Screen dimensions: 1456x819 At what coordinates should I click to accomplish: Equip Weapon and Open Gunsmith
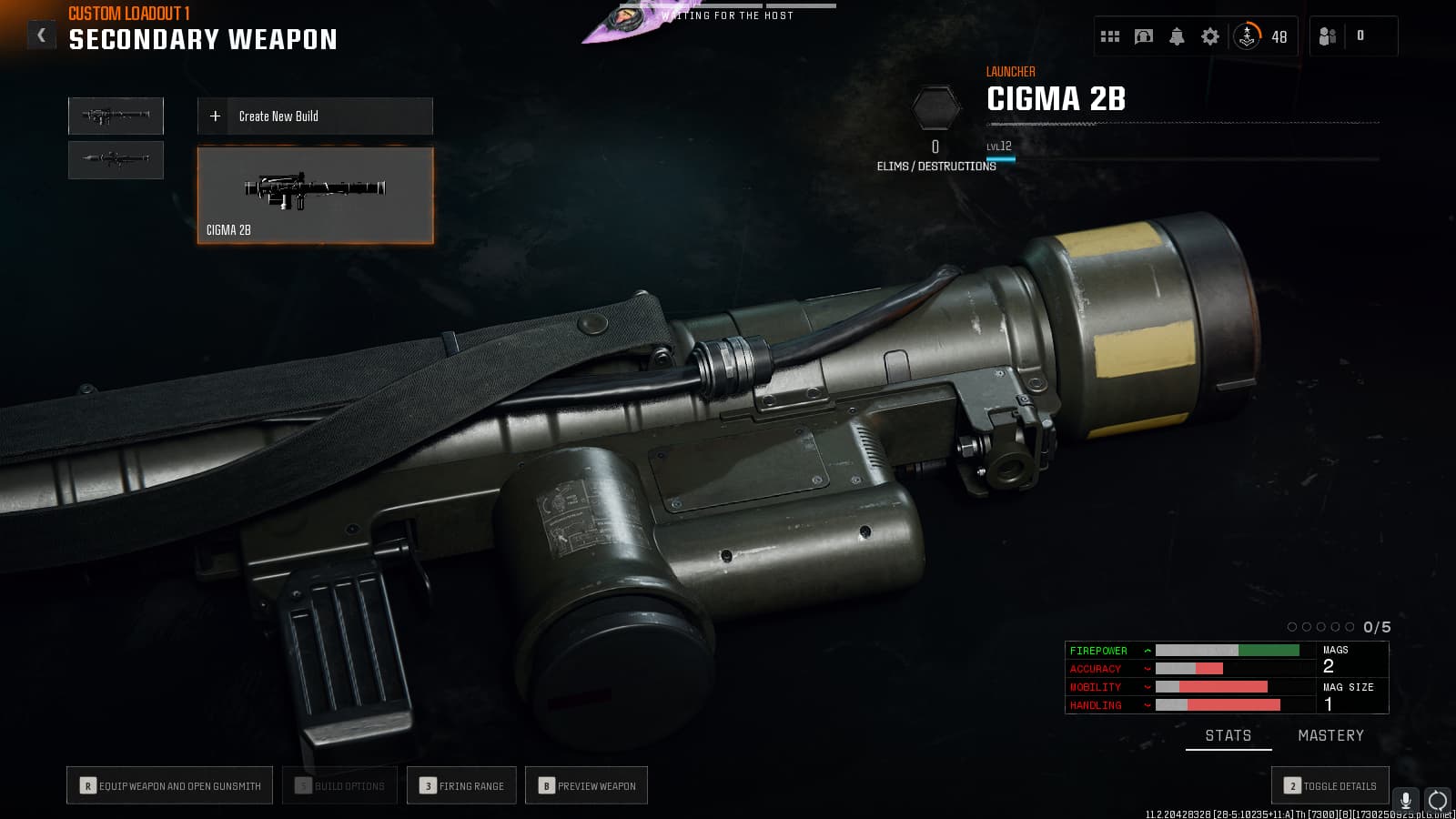[x=170, y=786]
